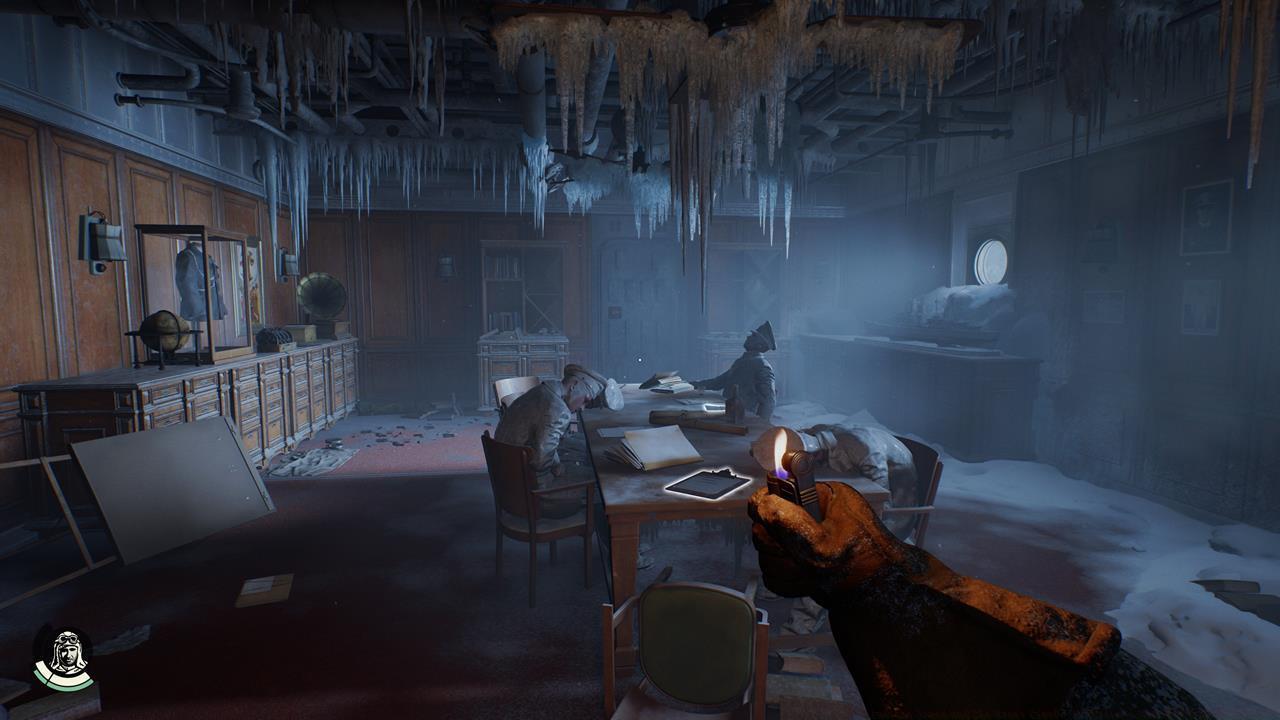Click the pilot portrait icon
The image size is (1280, 720).
coord(64,657)
